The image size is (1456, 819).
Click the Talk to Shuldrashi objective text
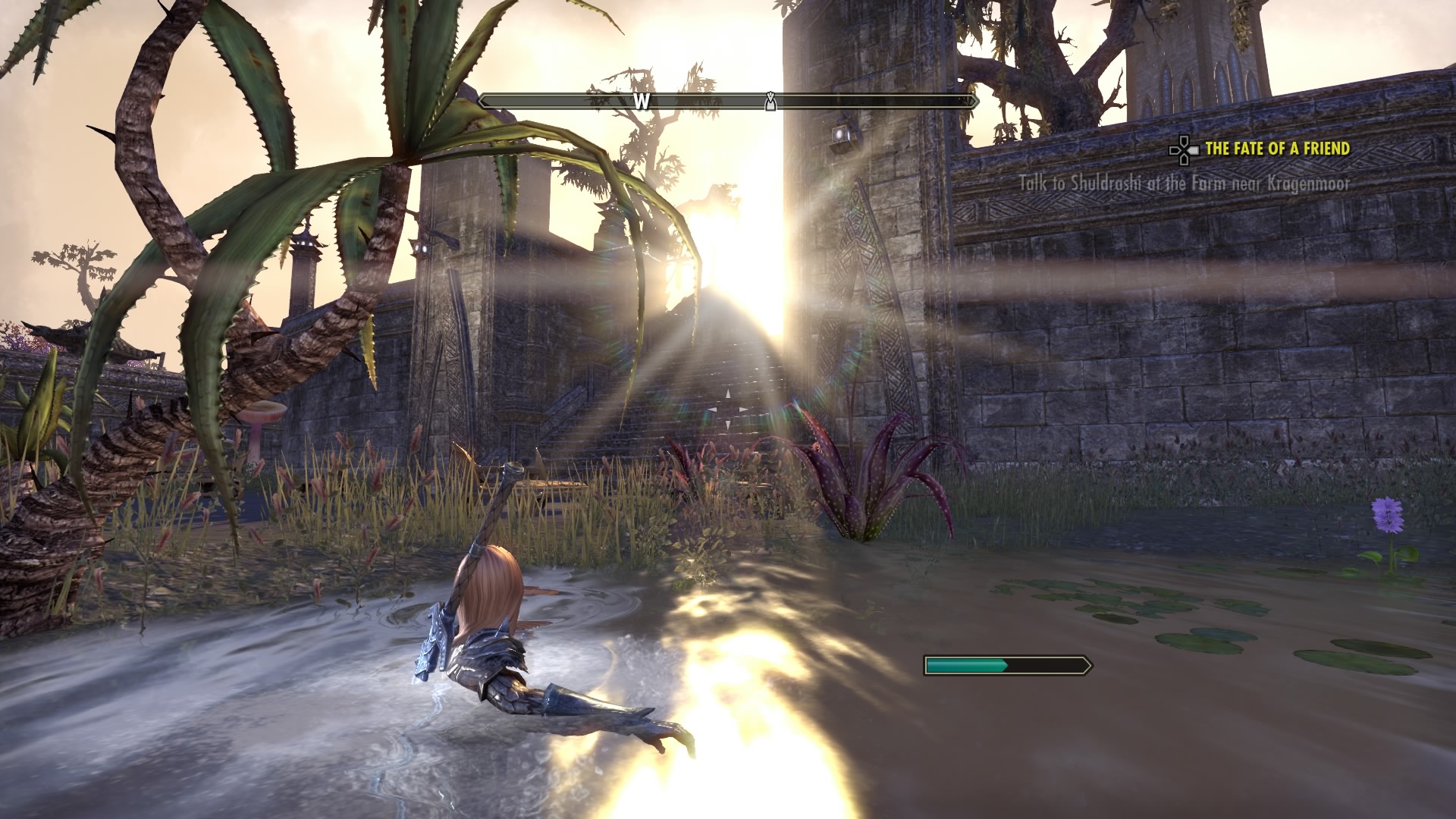pos(1184,184)
